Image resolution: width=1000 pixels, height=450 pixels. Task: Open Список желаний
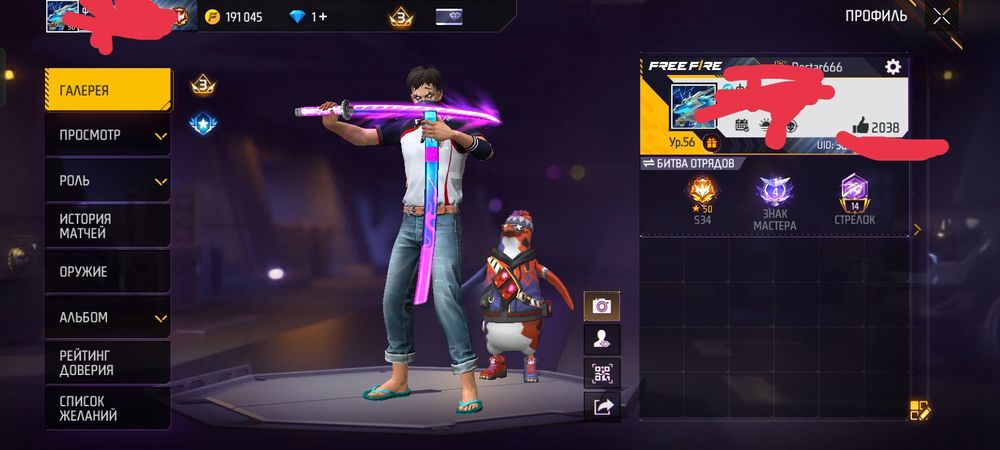coord(107,407)
